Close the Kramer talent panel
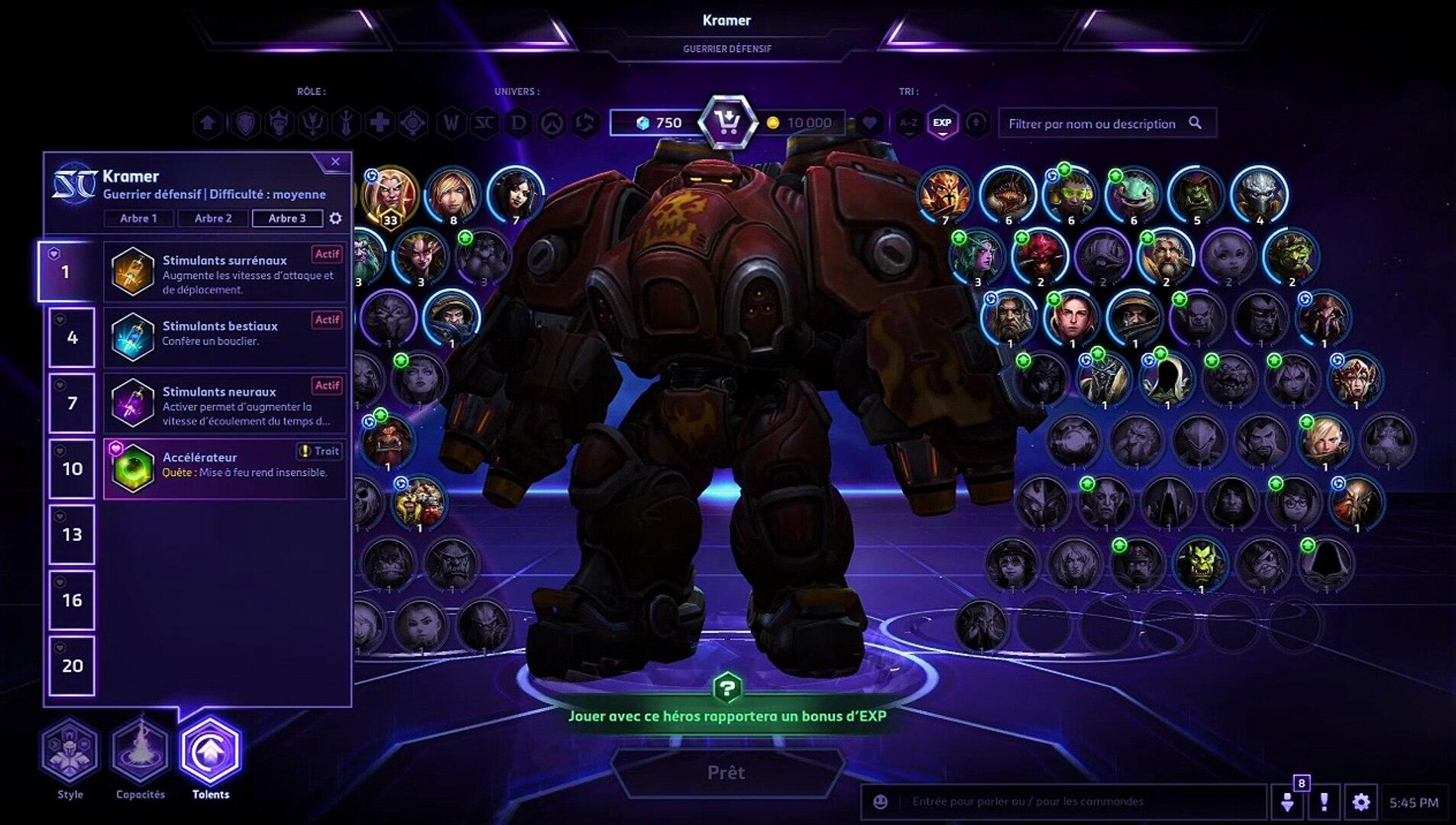The height and width of the screenshot is (825, 1456). tap(335, 162)
